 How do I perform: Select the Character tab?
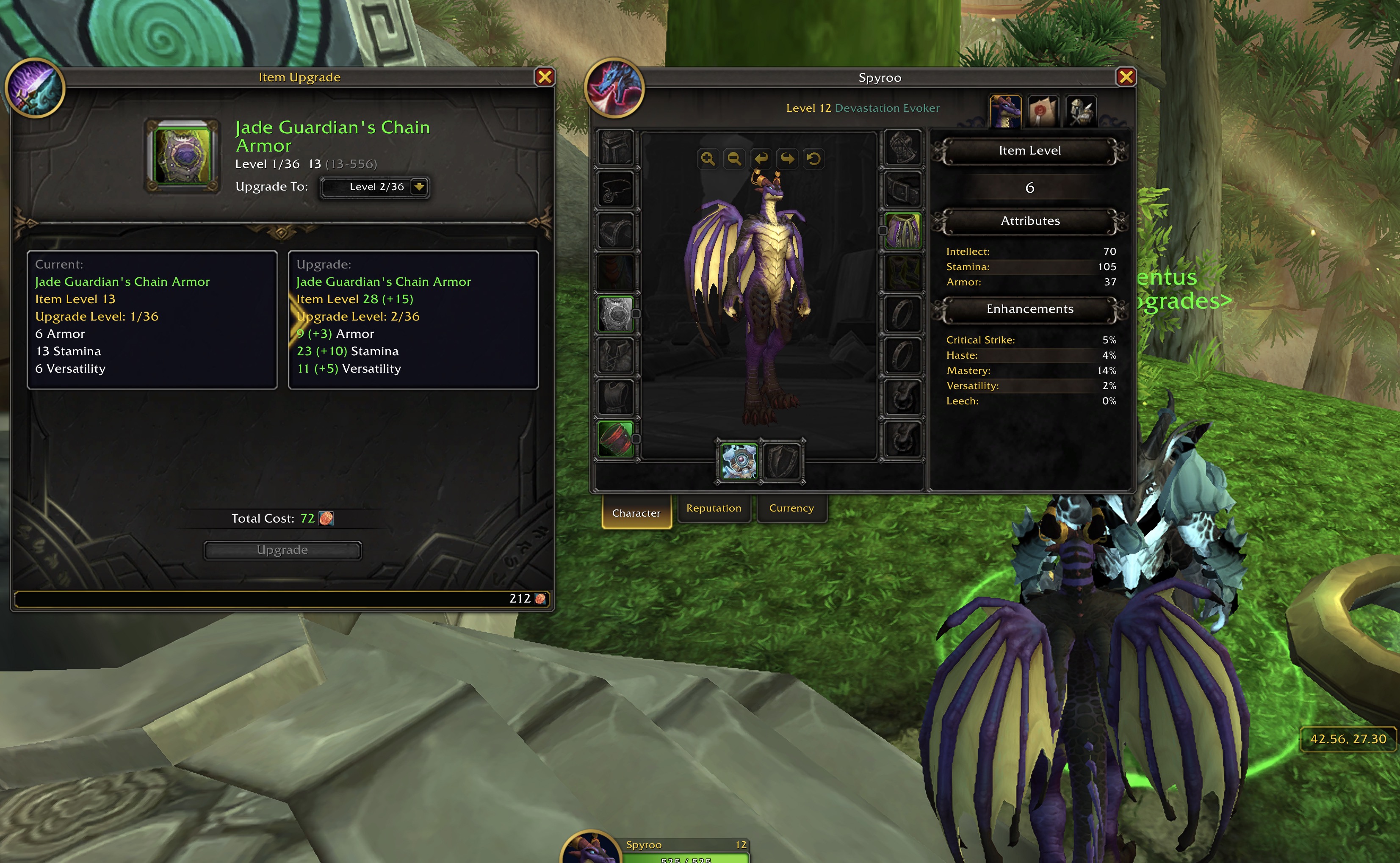(636, 512)
